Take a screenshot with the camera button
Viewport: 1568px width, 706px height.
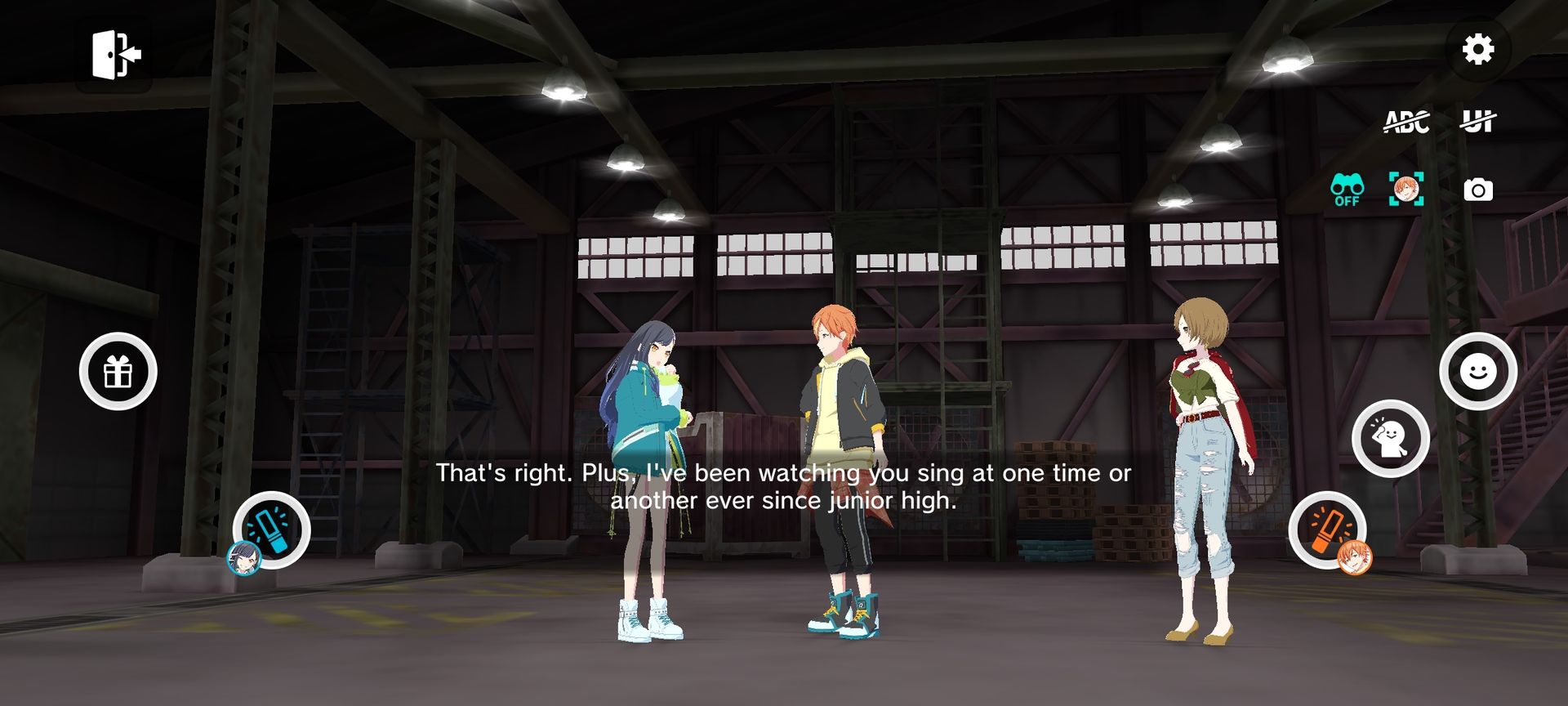(x=1477, y=190)
